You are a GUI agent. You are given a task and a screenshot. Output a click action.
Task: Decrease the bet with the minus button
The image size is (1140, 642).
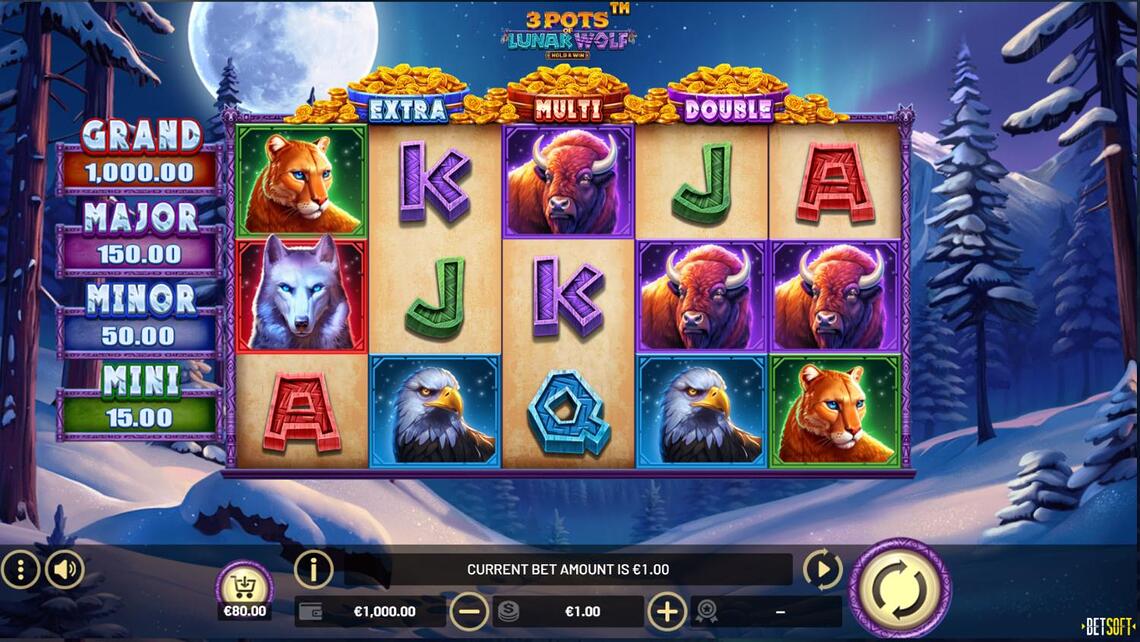pyautogui.click(x=469, y=611)
